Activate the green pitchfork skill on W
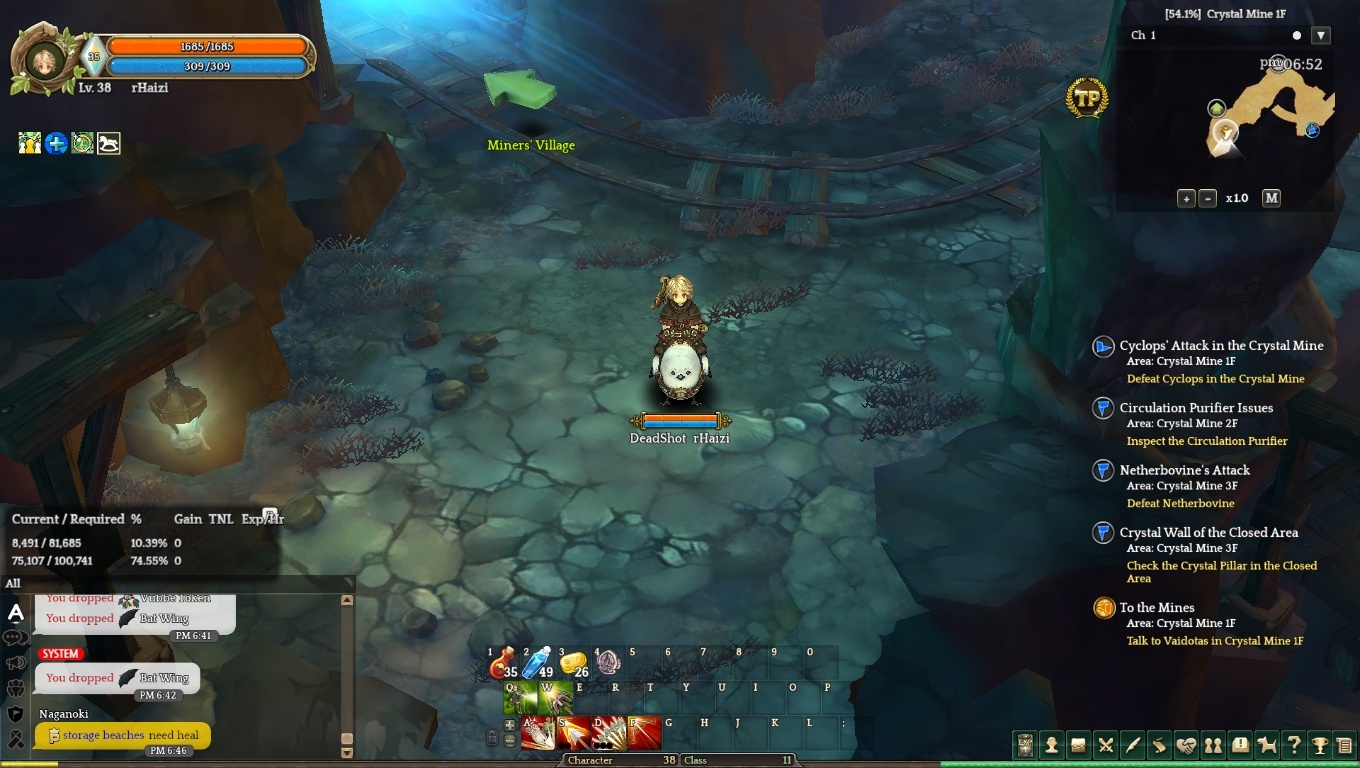 pos(556,698)
